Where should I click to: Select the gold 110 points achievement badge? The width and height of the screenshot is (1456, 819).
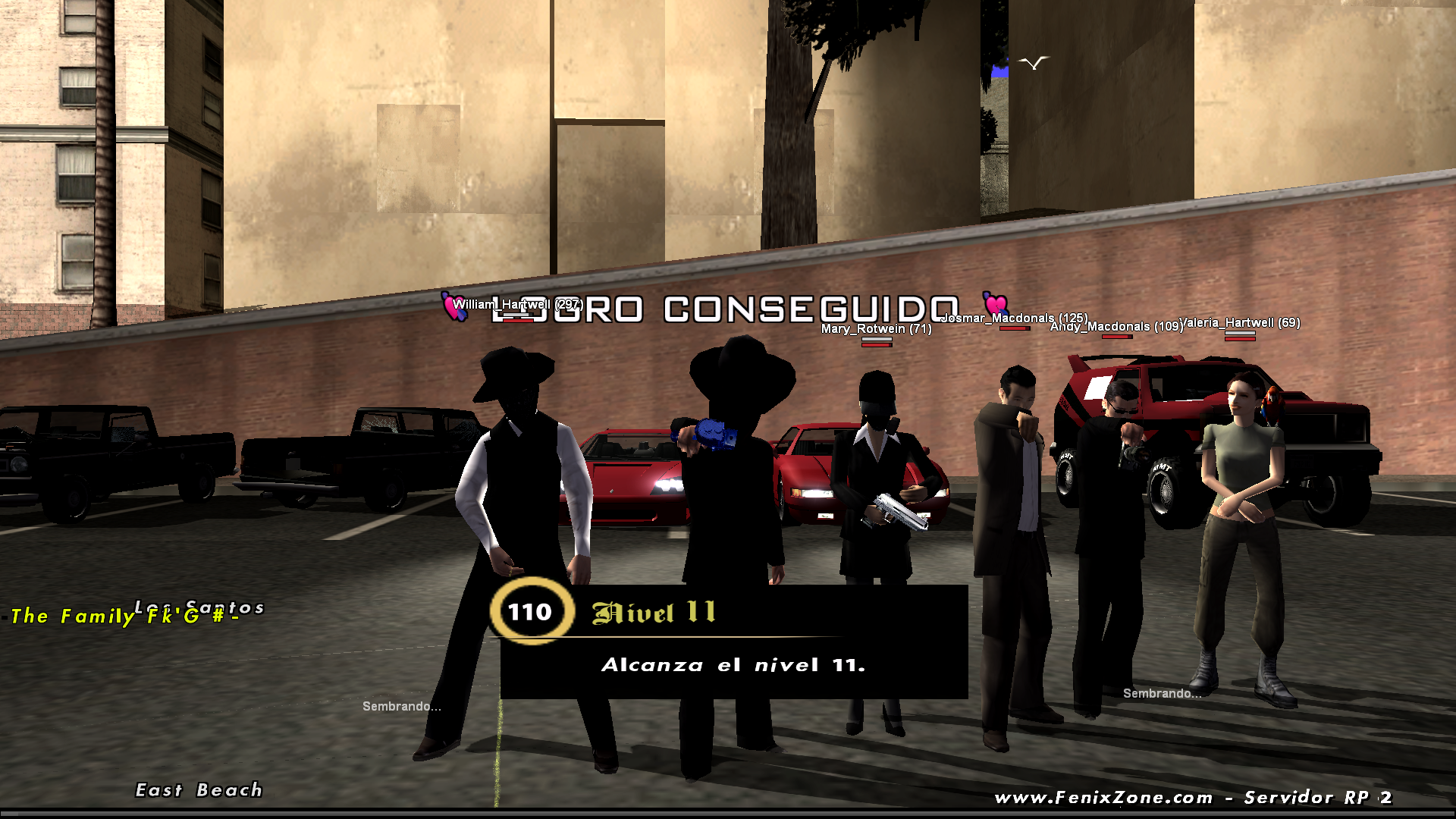click(x=531, y=611)
